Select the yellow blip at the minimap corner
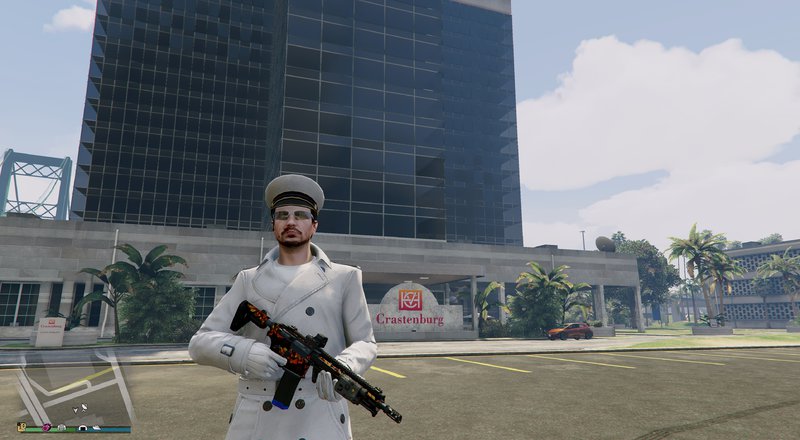The width and height of the screenshot is (800, 440). point(22,427)
